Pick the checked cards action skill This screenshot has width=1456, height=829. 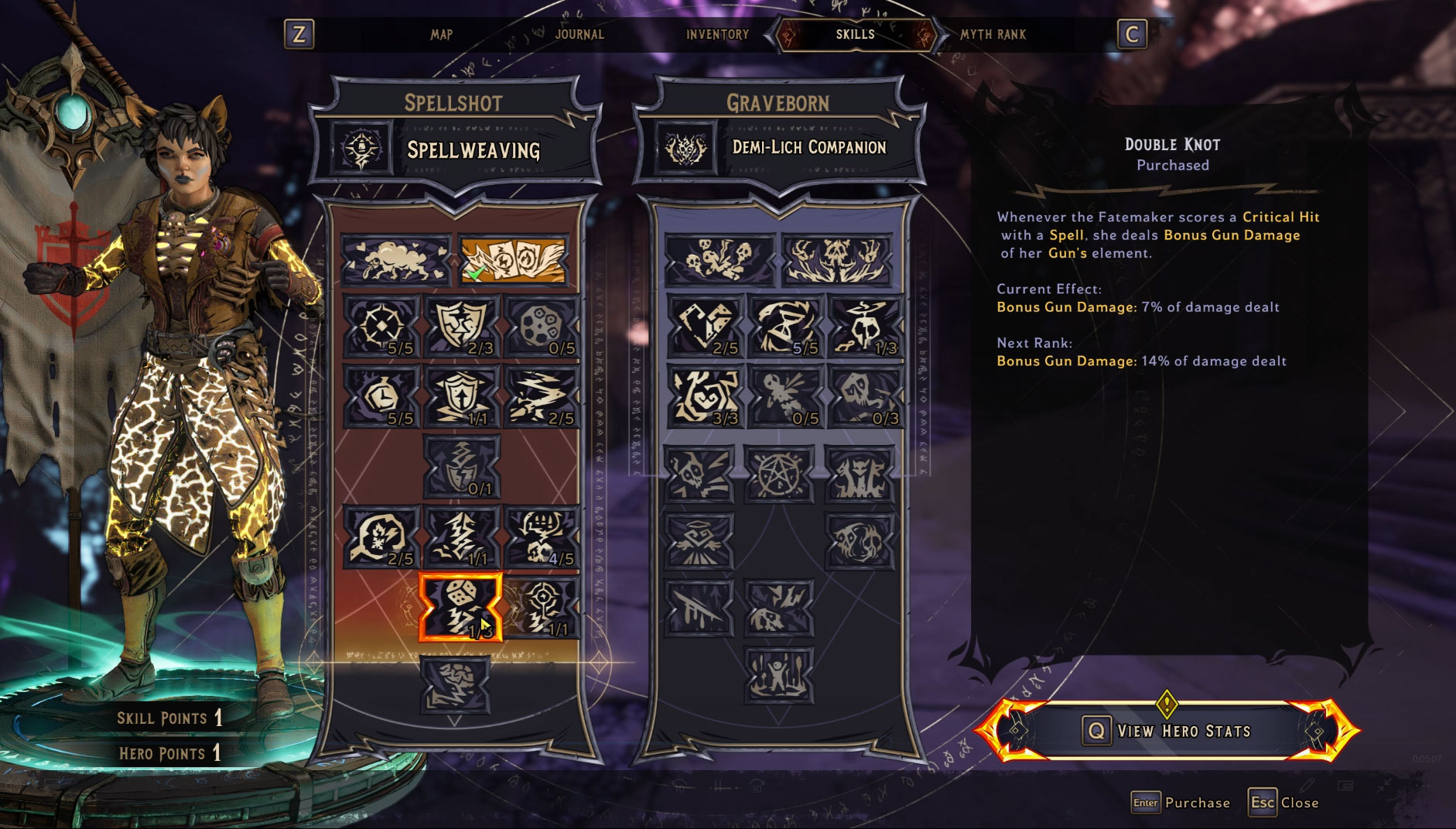(513, 259)
